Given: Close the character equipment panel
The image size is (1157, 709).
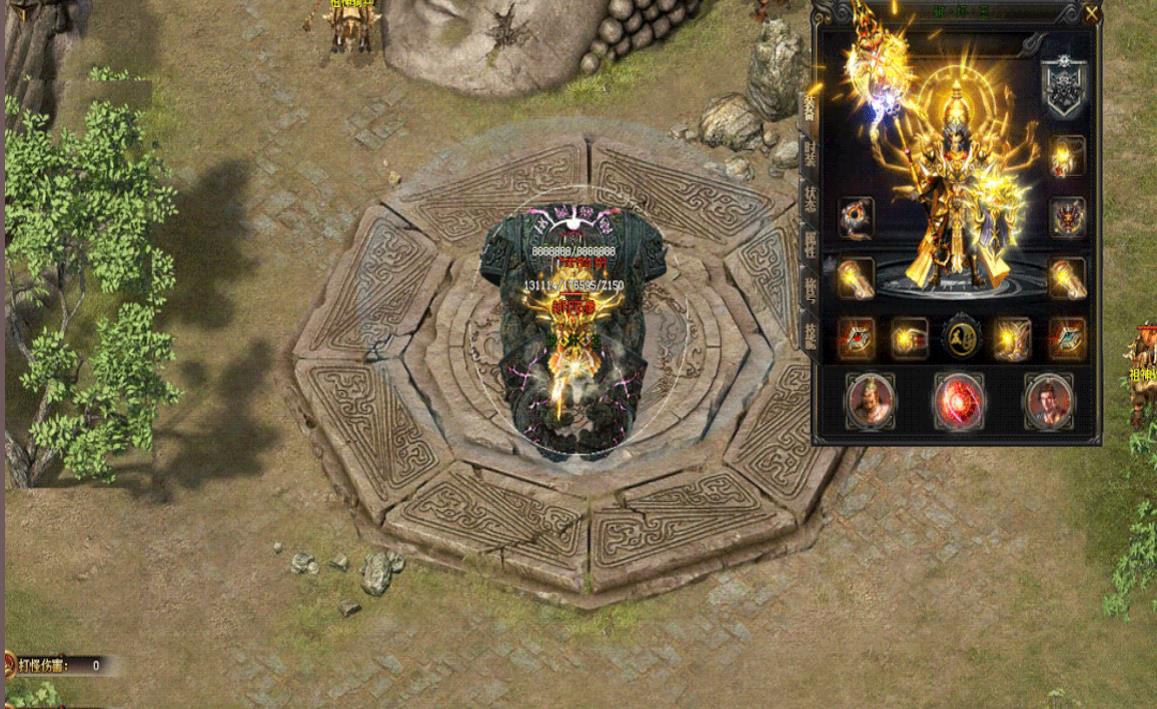Looking at the screenshot, I should pos(1091,14).
